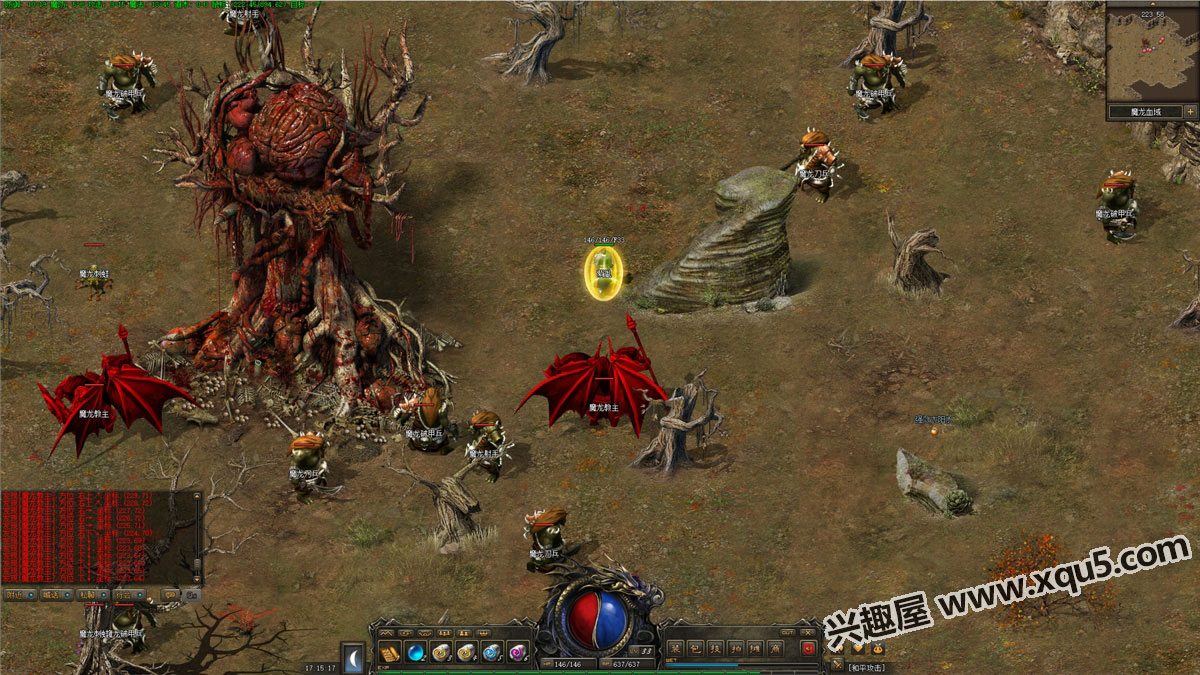Image resolution: width=1200 pixels, height=675 pixels.
Task: Click the plus button beside the map name
Action: click(1191, 111)
